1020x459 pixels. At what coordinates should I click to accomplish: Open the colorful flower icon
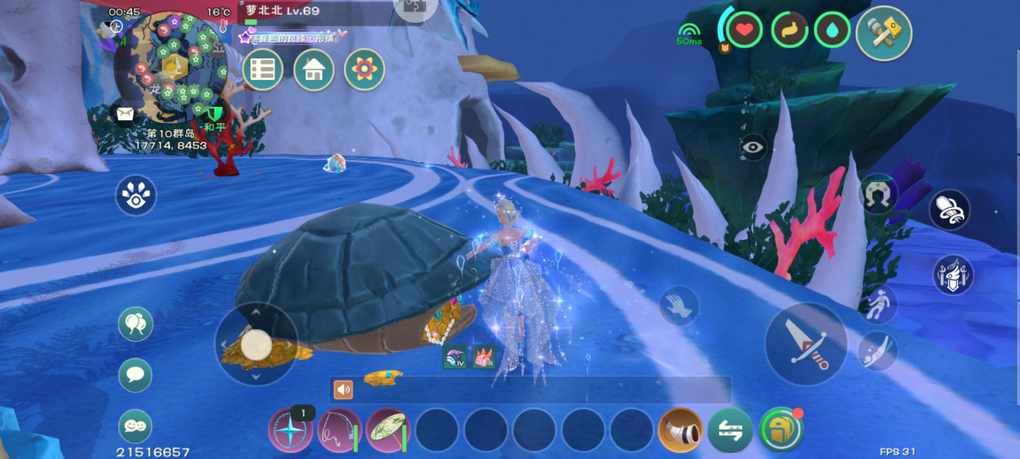[365, 70]
